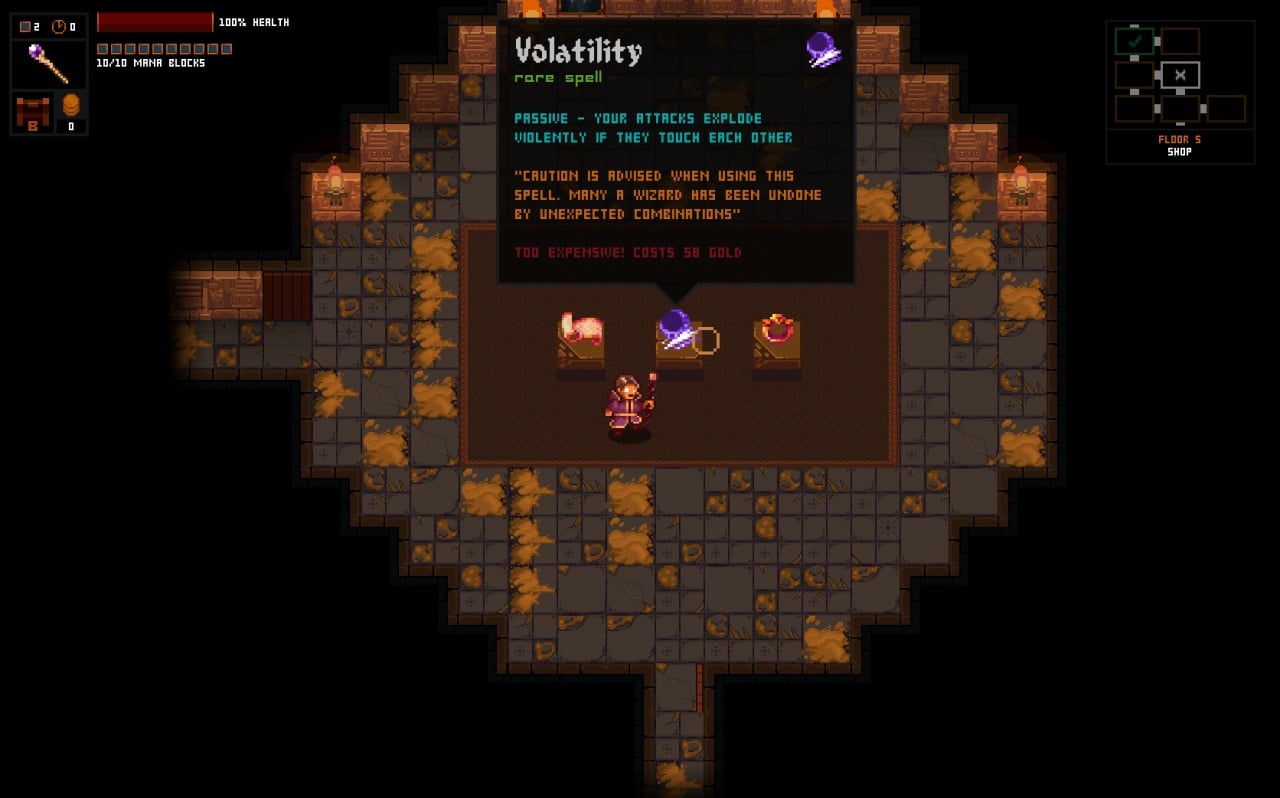Select the purple orb staff weapon slot

(x=48, y=64)
